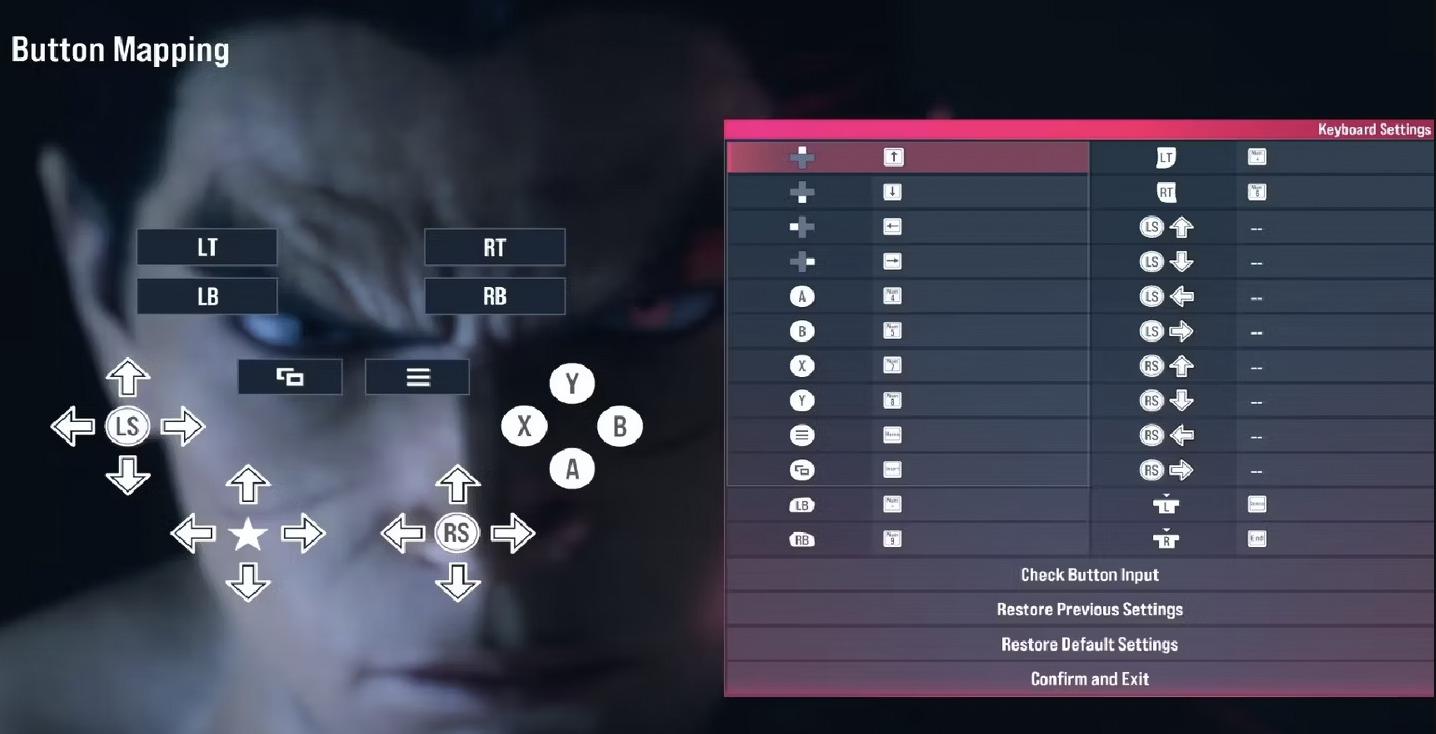Viewport: 1436px width, 734px height.
Task: Click the View button icon above the sticks
Action: (290, 376)
